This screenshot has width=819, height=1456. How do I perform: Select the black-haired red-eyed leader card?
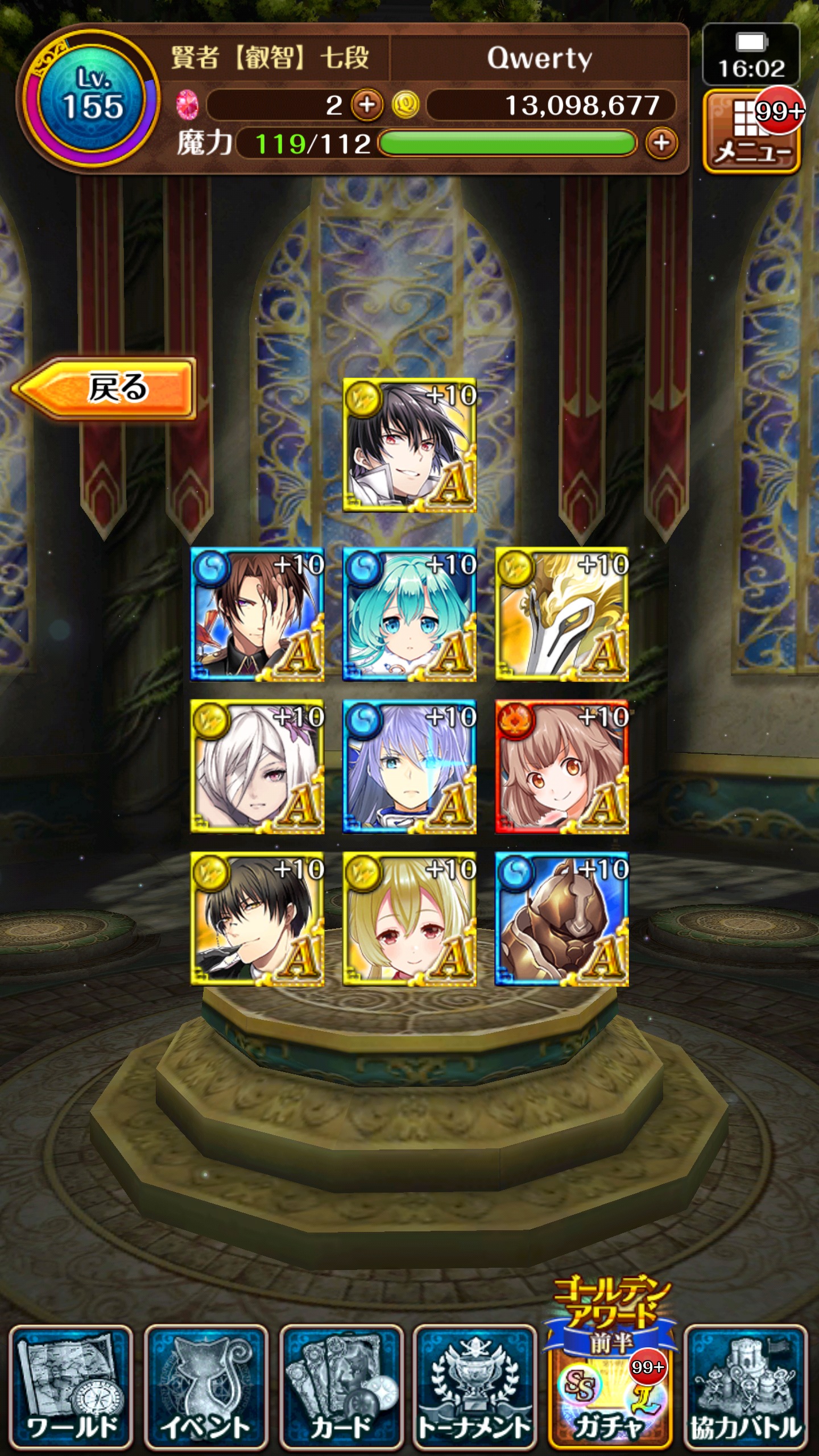409,445
